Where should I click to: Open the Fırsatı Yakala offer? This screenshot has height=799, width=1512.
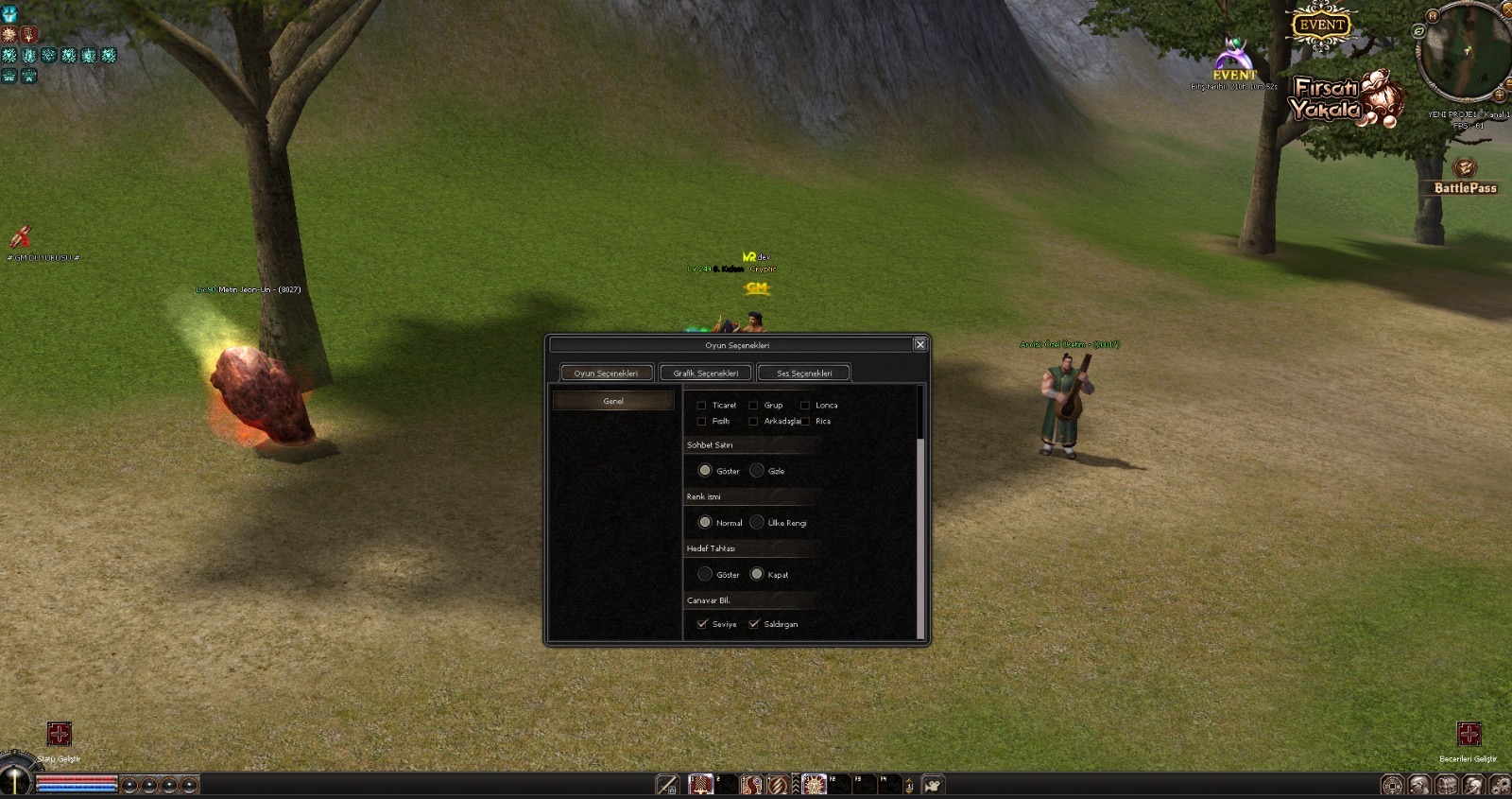coord(1342,99)
